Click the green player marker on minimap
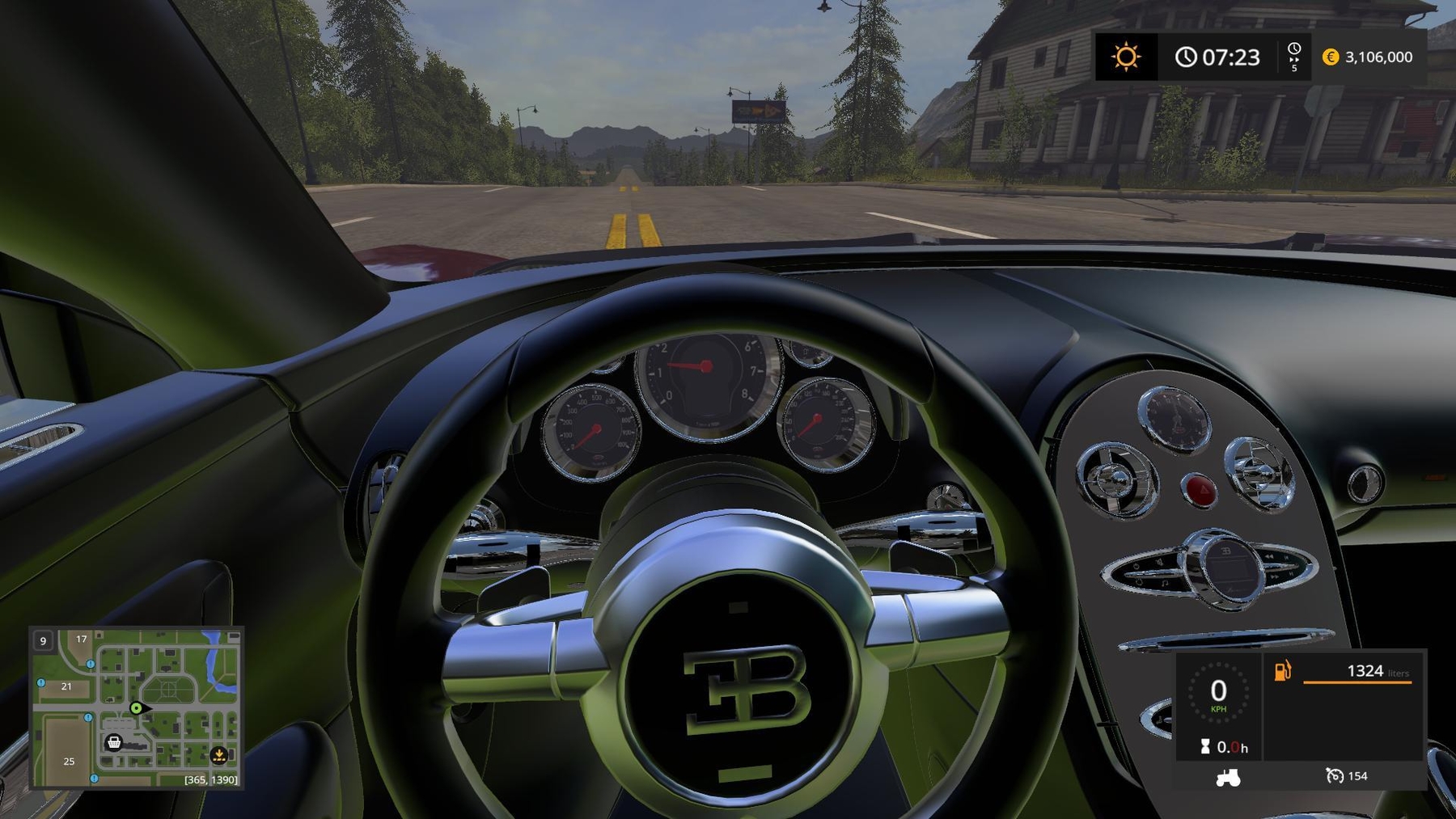This screenshot has height=819, width=1456. [137, 708]
